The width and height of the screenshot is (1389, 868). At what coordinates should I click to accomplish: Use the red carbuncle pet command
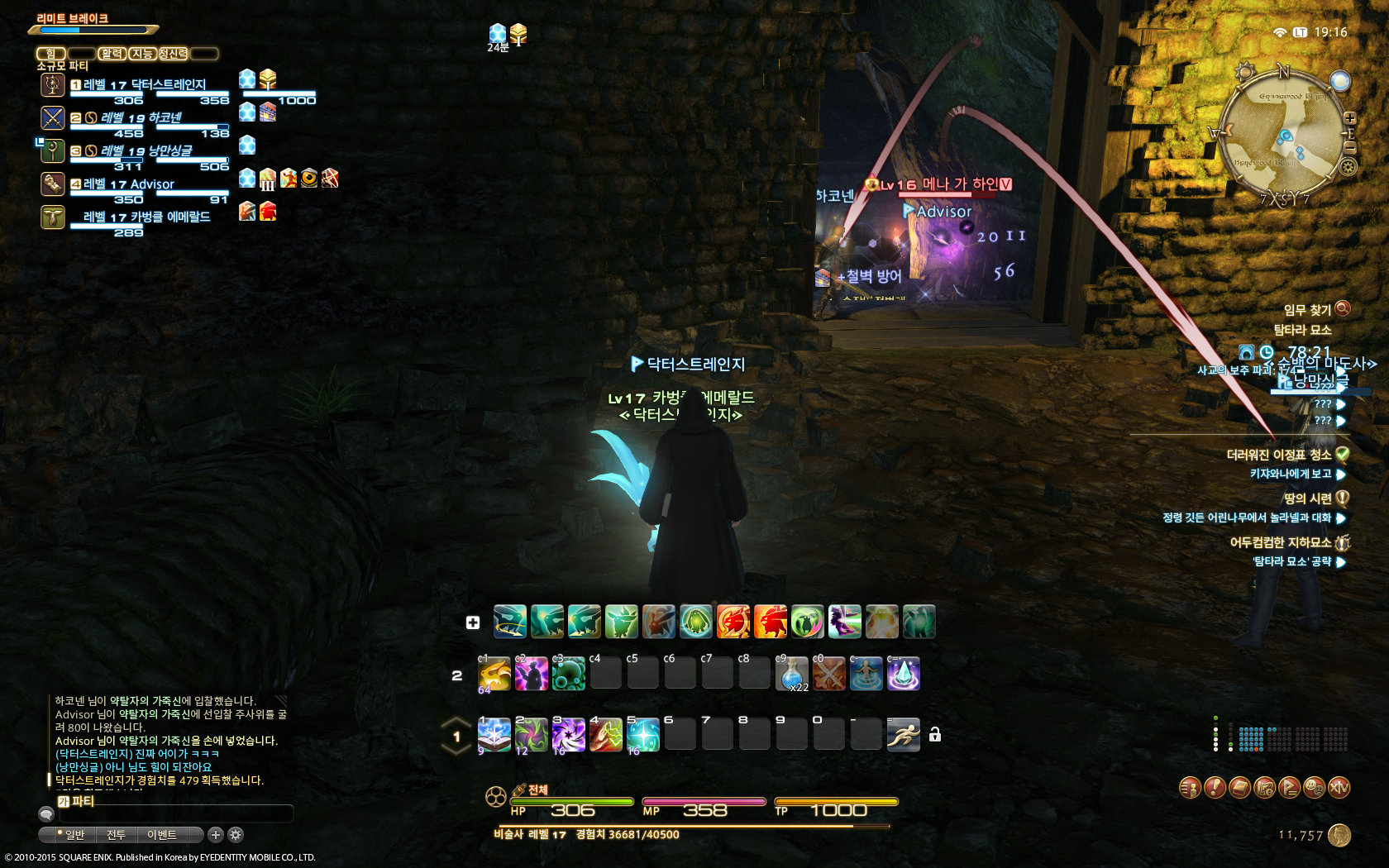770,622
